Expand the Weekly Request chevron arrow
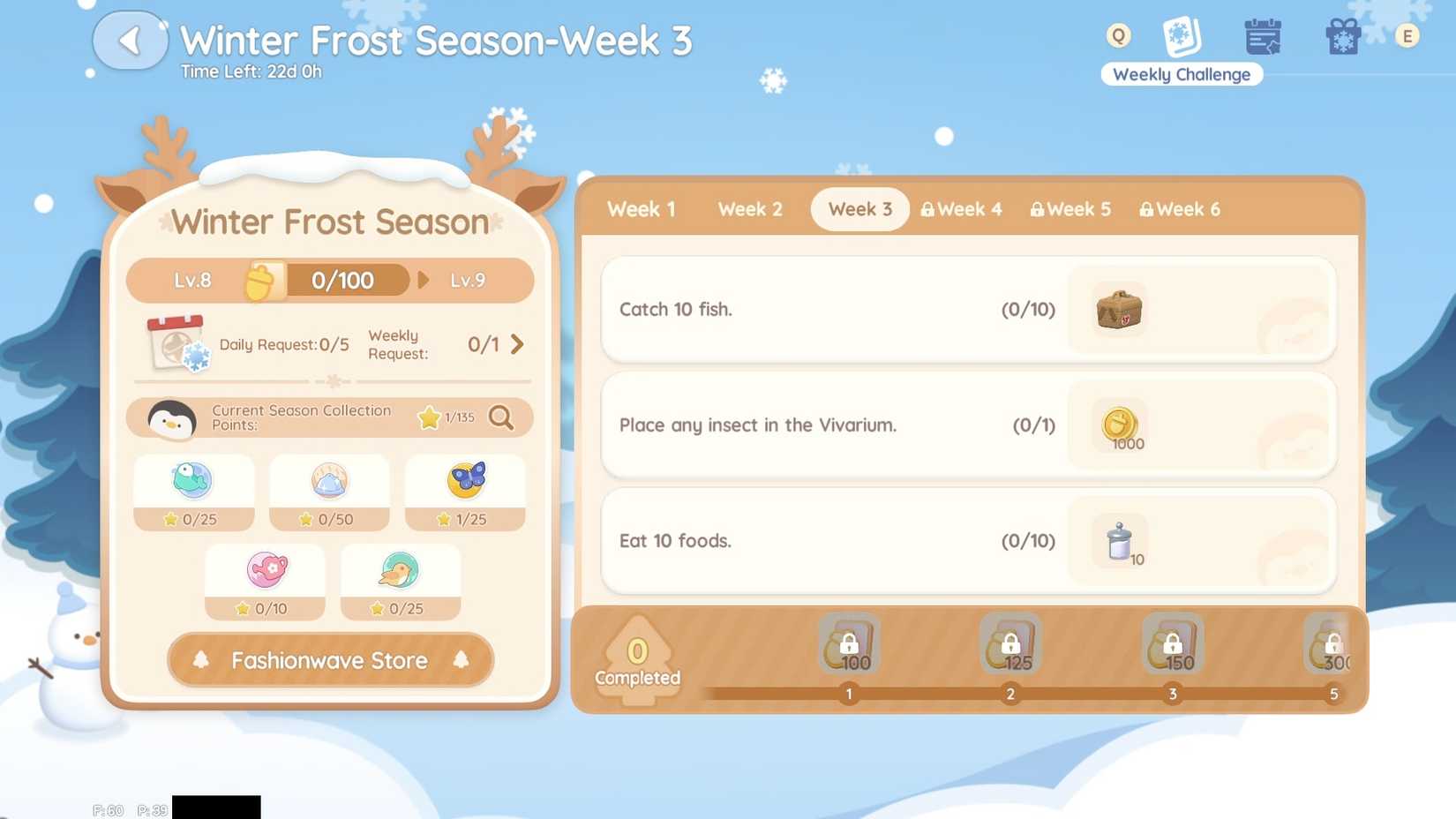Viewport: 1456px width, 819px height. 517,345
